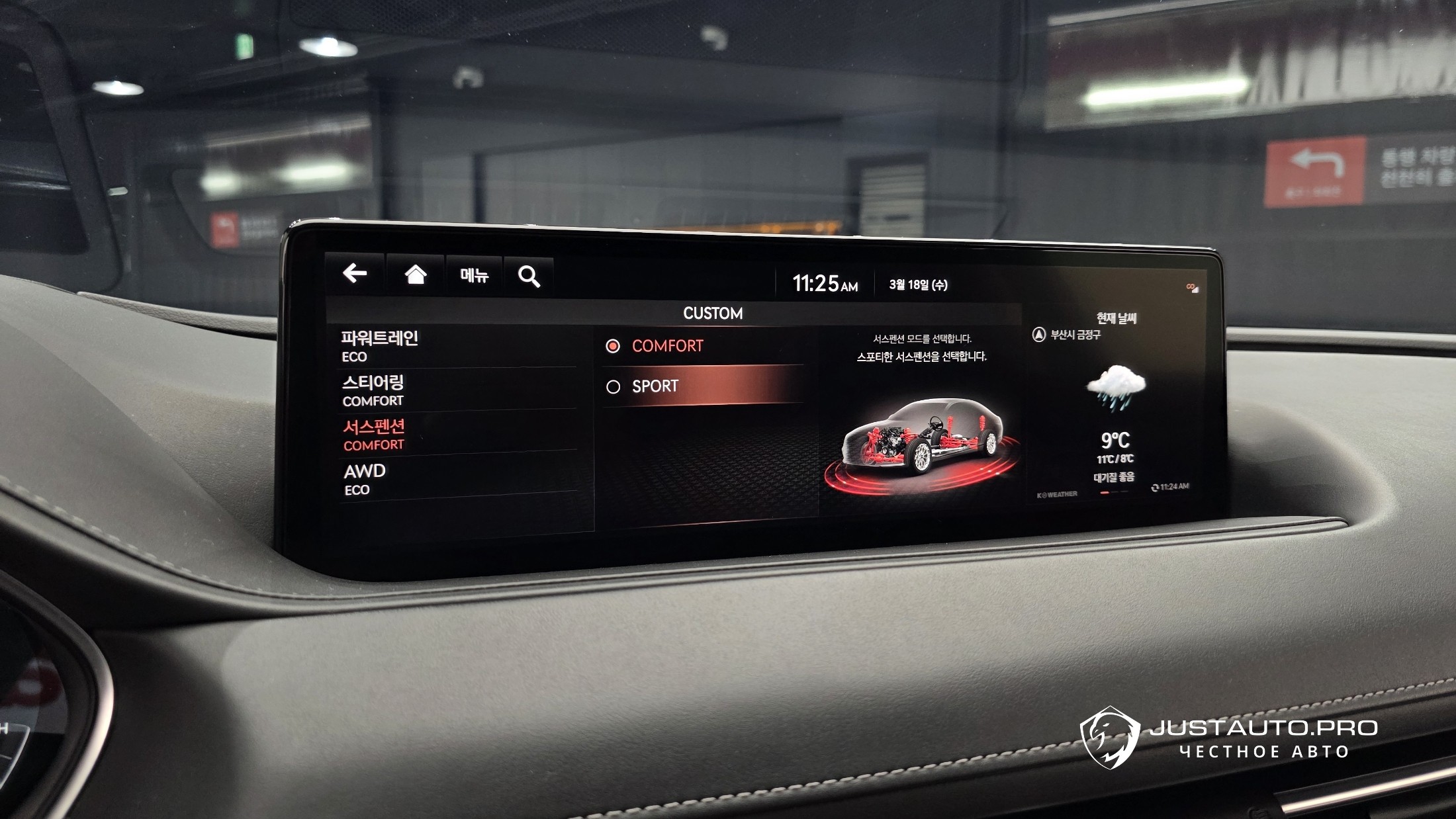Choose the 스티어링 COMFORT row
This screenshot has width=1456, height=819.
point(457,391)
